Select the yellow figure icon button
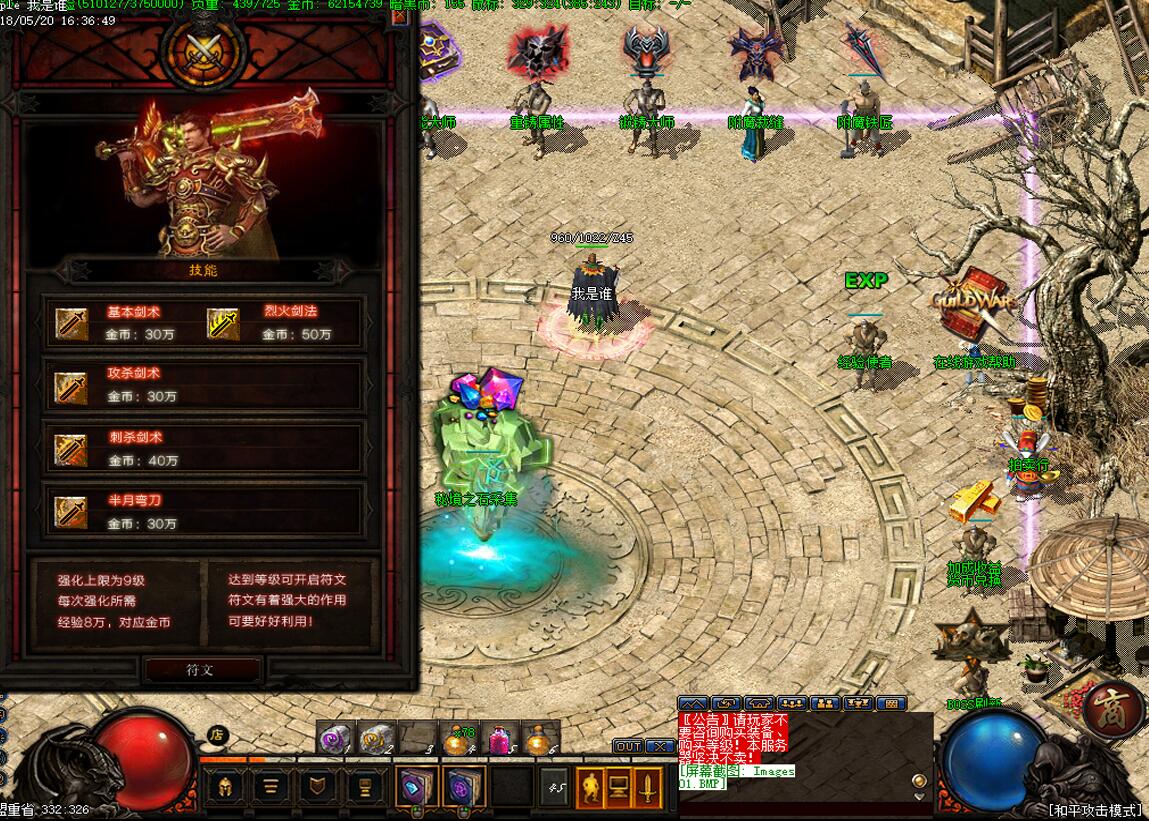 click(590, 786)
